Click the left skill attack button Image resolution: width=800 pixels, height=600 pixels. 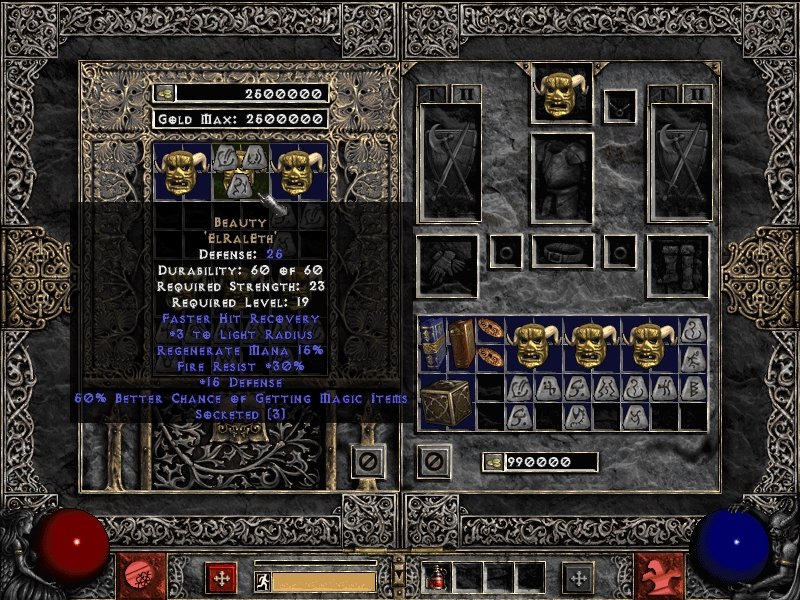point(137,575)
